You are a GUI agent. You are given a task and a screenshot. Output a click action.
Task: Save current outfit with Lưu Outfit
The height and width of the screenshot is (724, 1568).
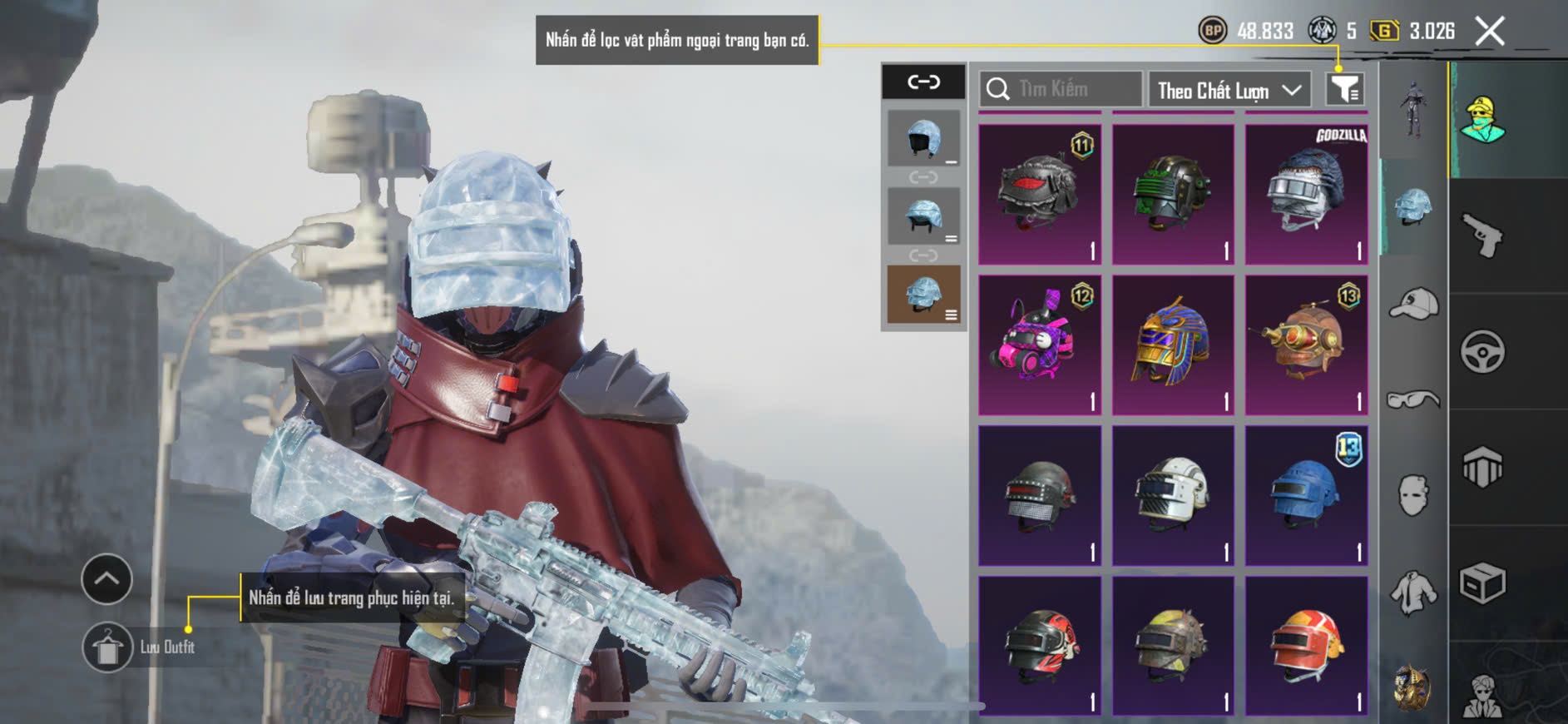(108, 647)
